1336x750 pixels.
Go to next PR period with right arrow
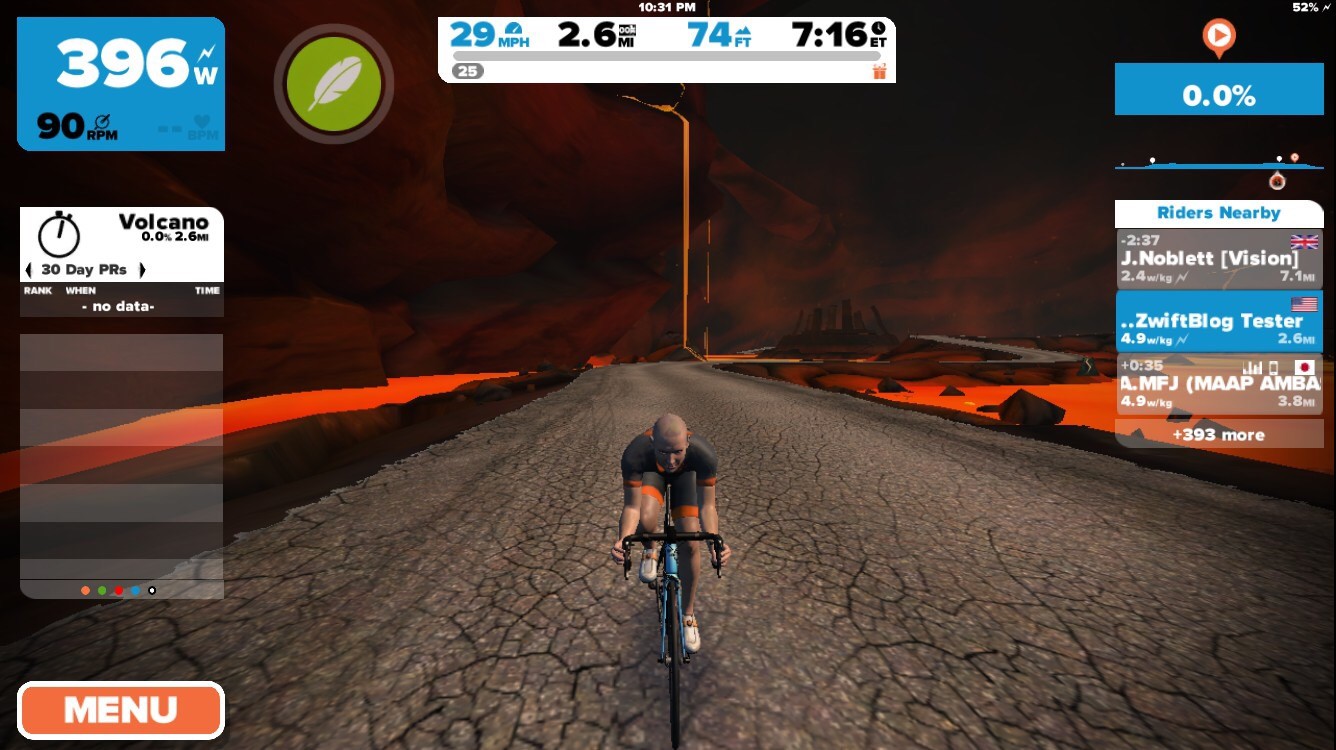click(x=142, y=270)
